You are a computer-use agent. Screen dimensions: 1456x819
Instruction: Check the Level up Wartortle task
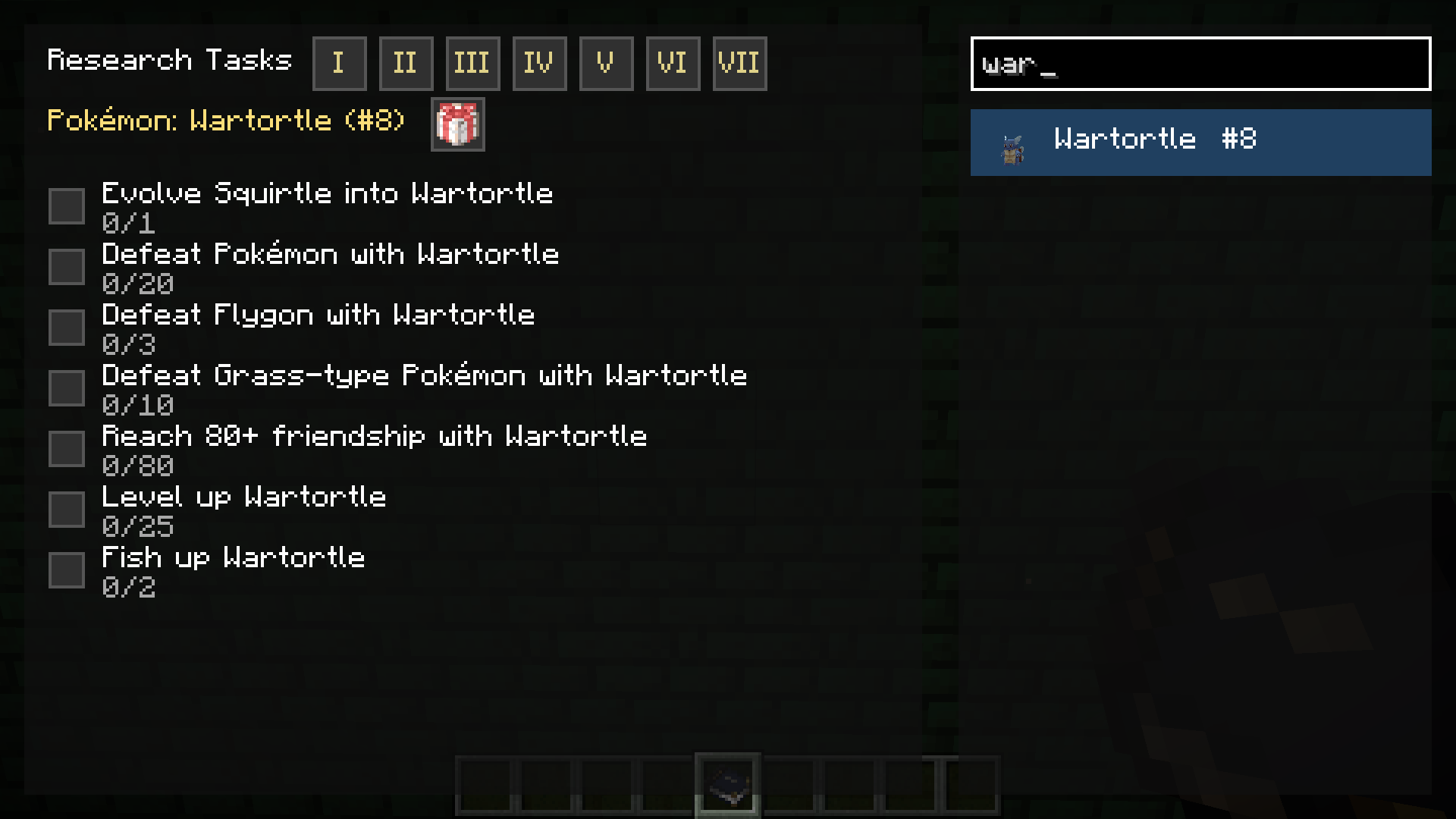tap(67, 509)
